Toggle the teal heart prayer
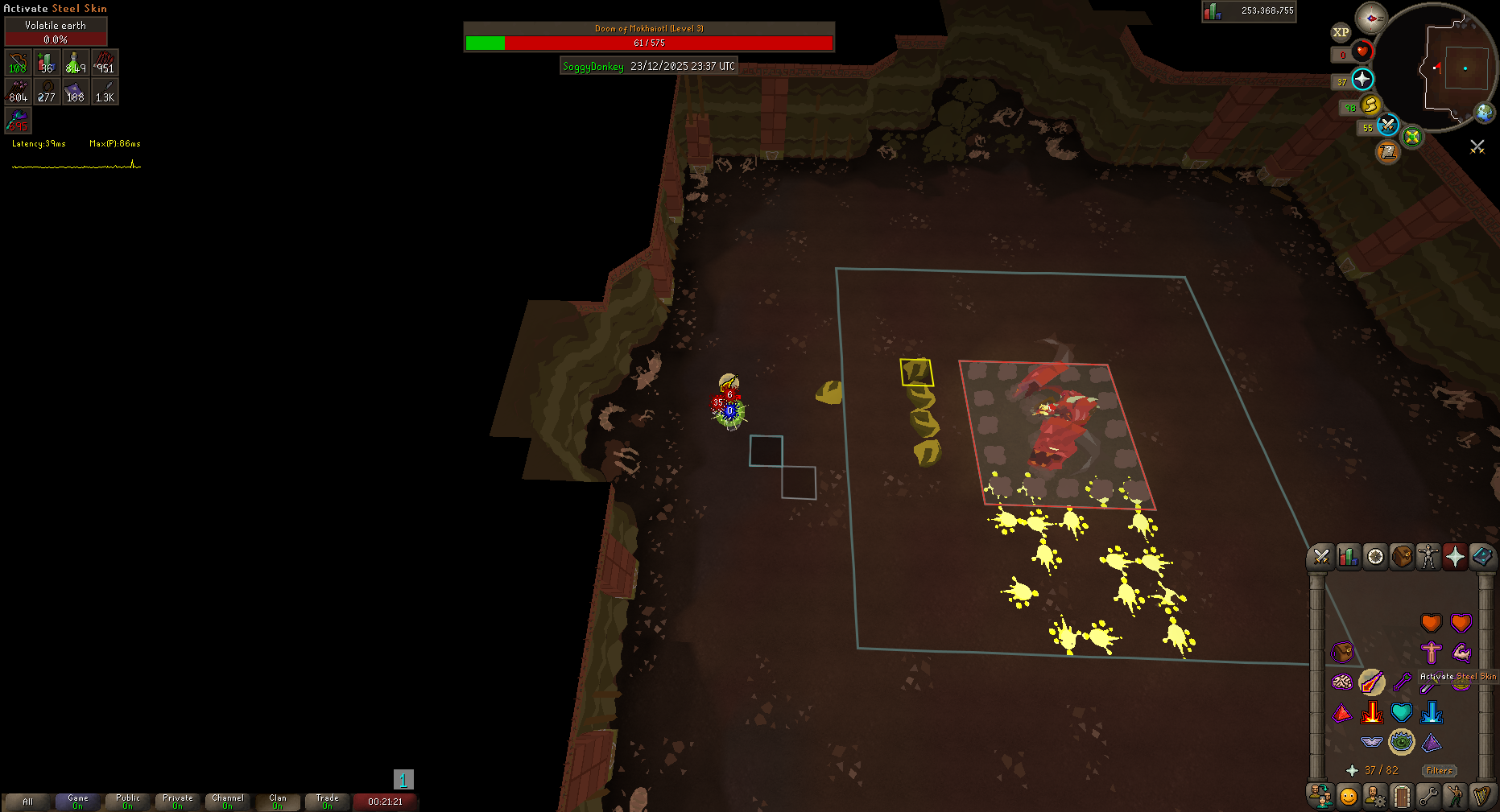The height and width of the screenshot is (812, 1500). pos(1402,712)
